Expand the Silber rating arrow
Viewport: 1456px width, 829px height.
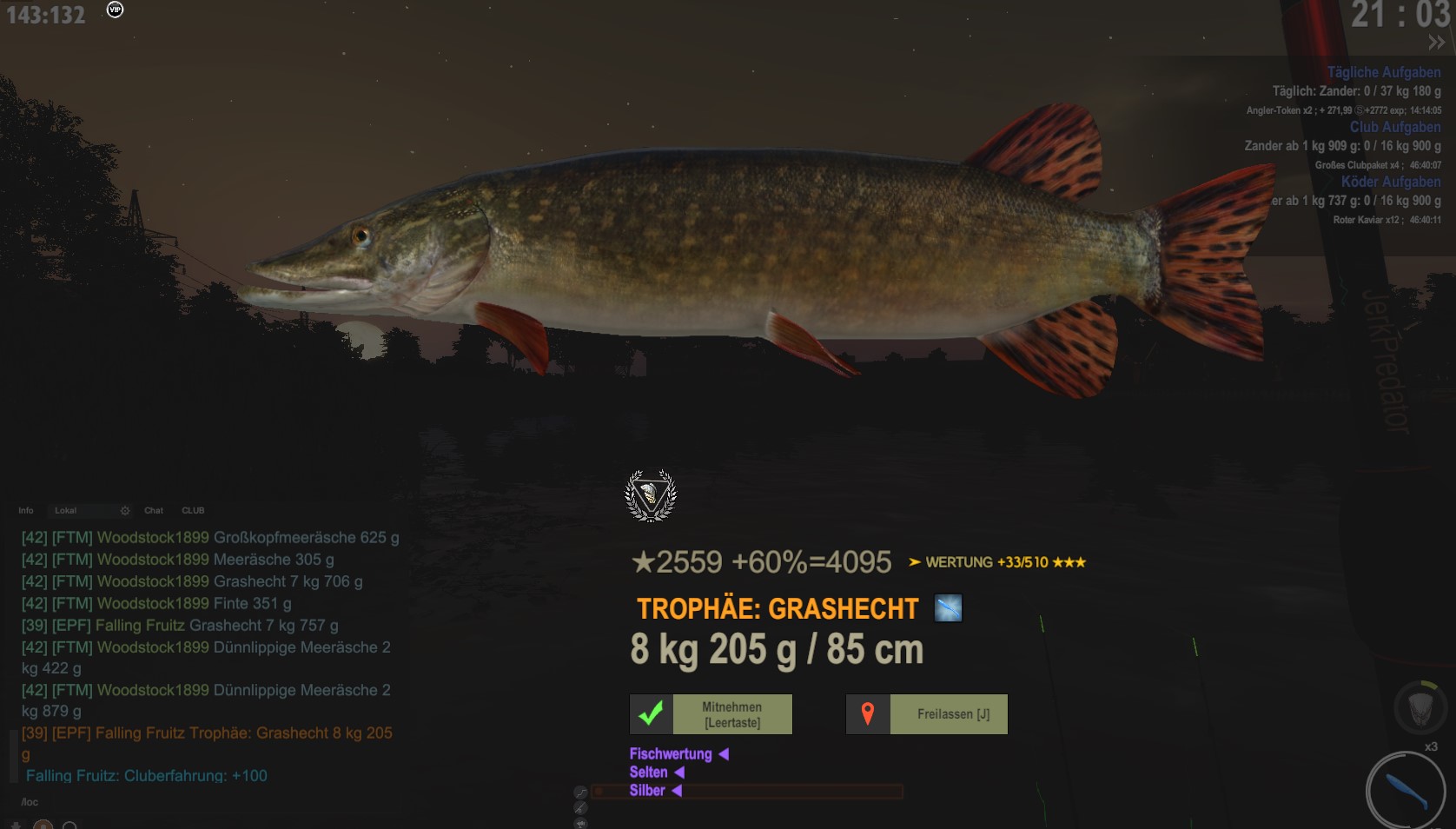tap(677, 791)
